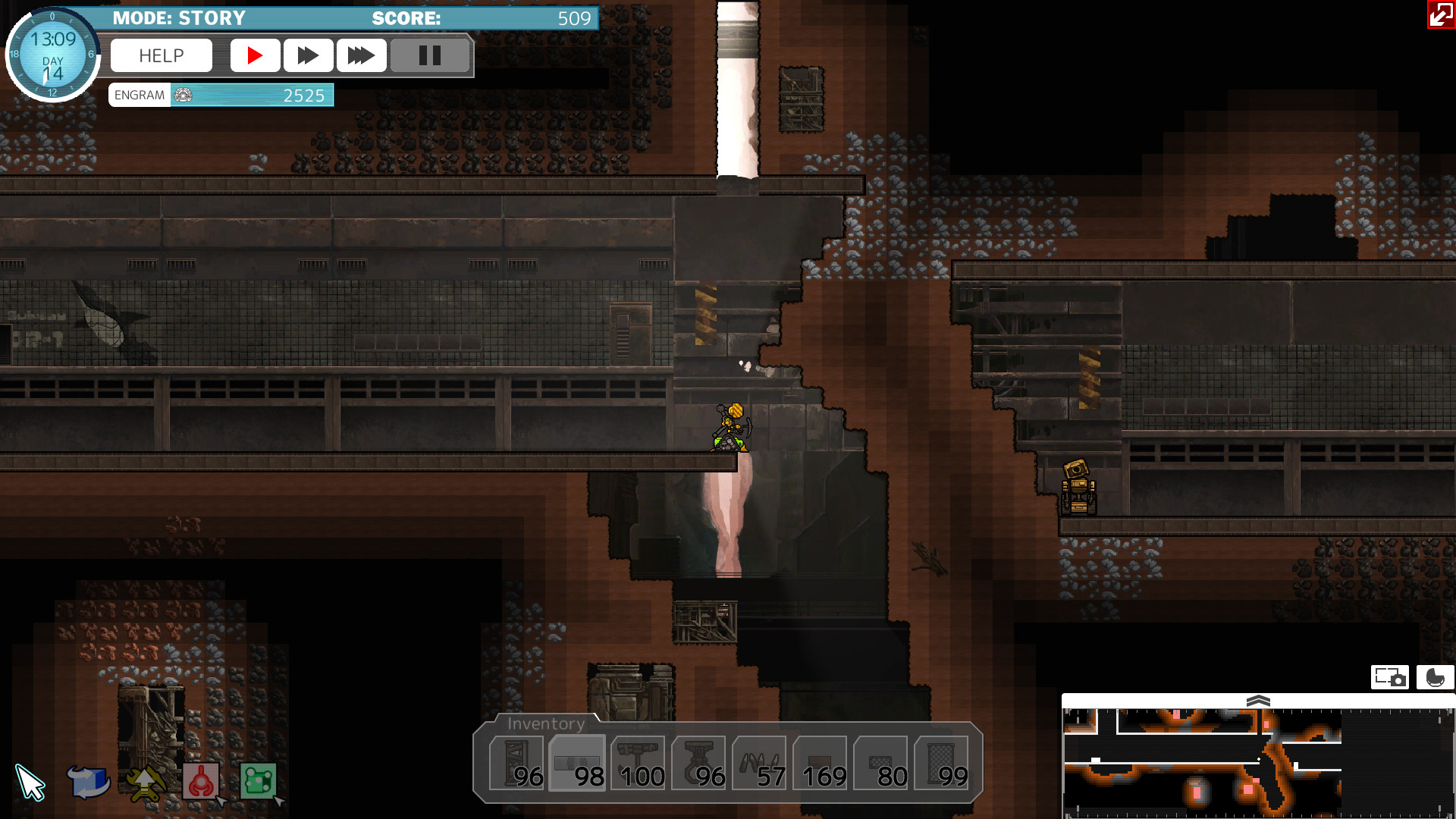Image resolution: width=1456 pixels, height=819 pixels.
Task: Toggle day-night view with the moon icon
Action: coord(1436,677)
